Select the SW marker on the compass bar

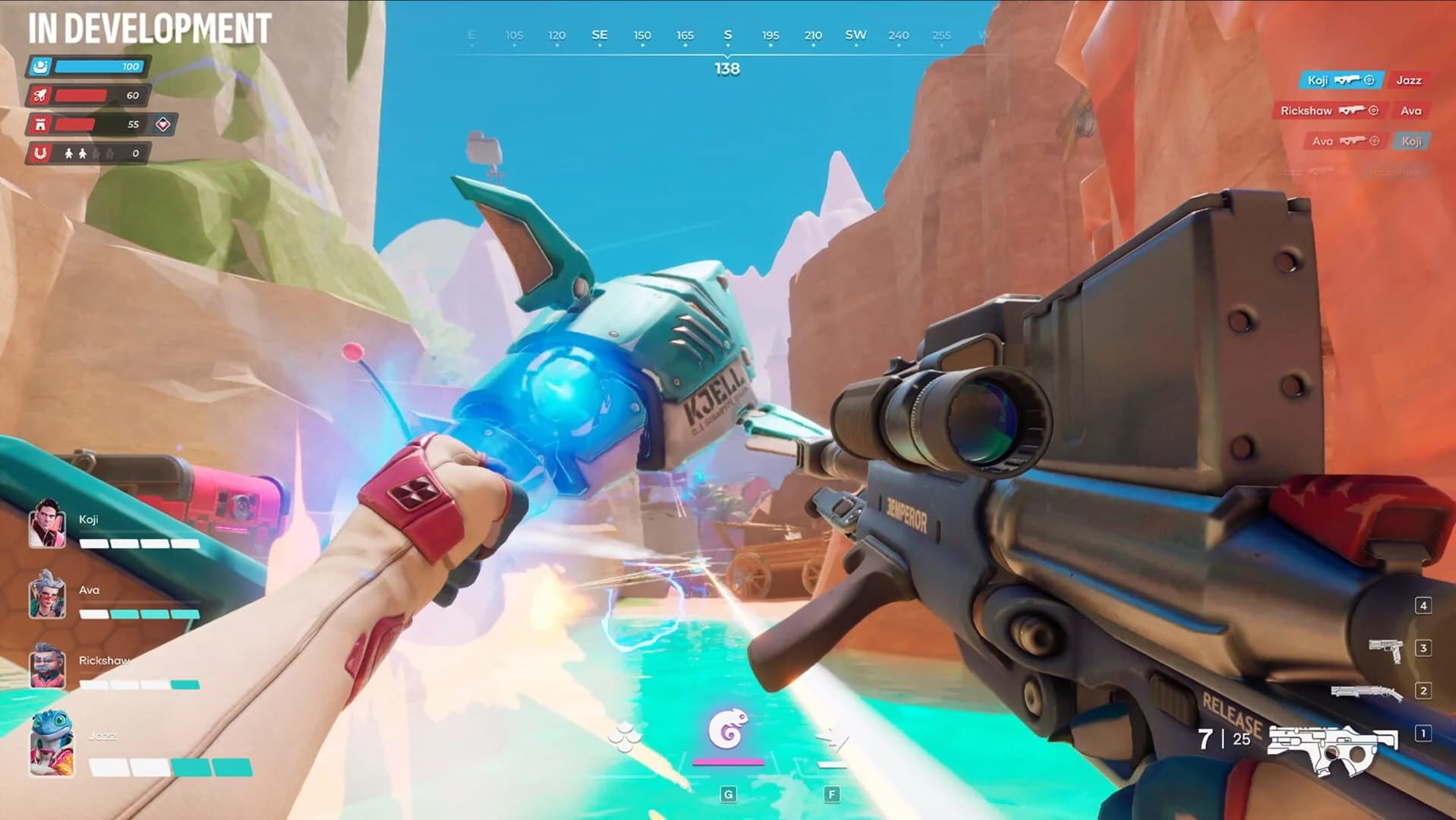click(856, 35)
